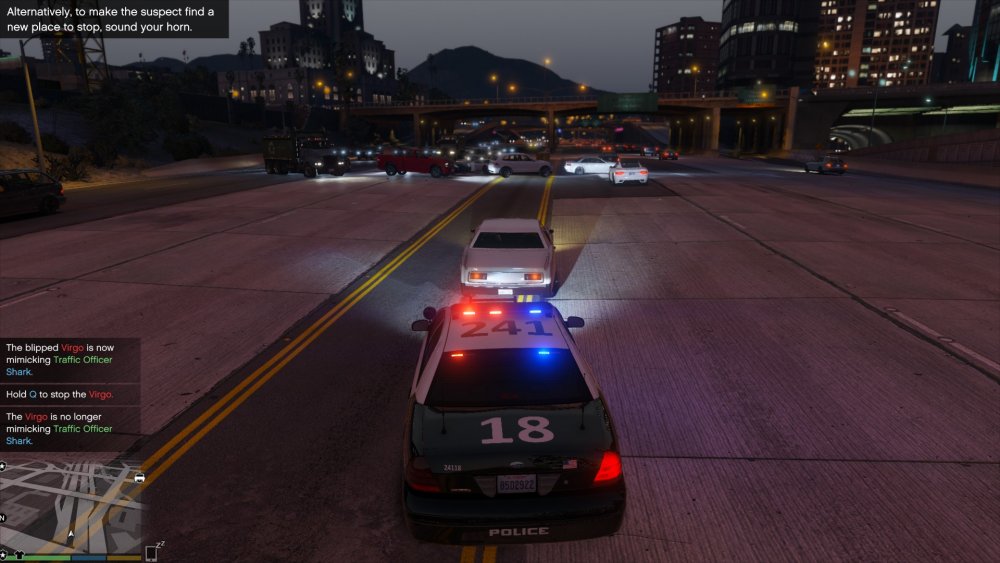Click the player arrow on the minimap
Screen dimensions: 1000x563
point(69,535)
